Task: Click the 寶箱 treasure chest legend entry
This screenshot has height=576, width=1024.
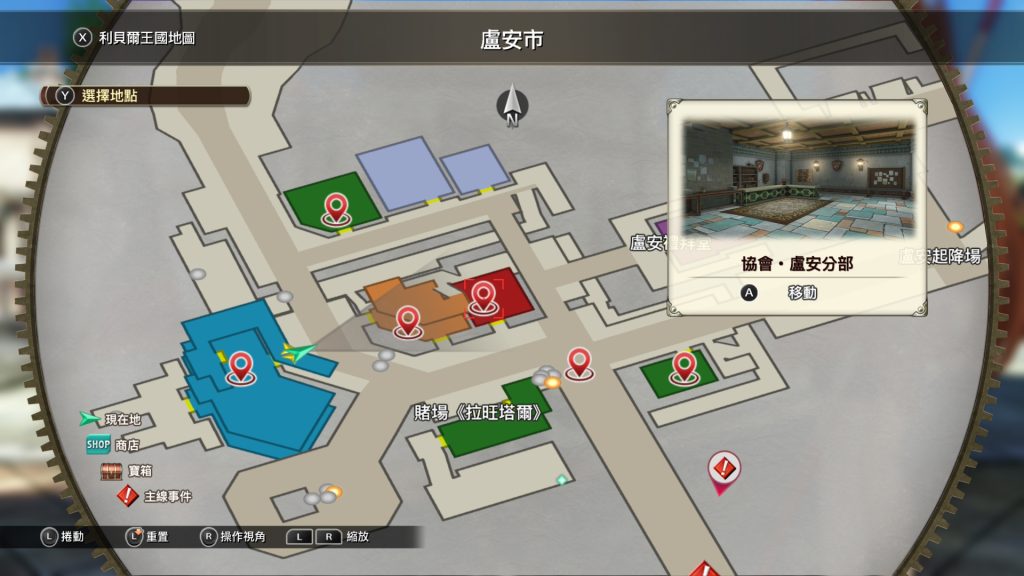Action: (126, 471)
